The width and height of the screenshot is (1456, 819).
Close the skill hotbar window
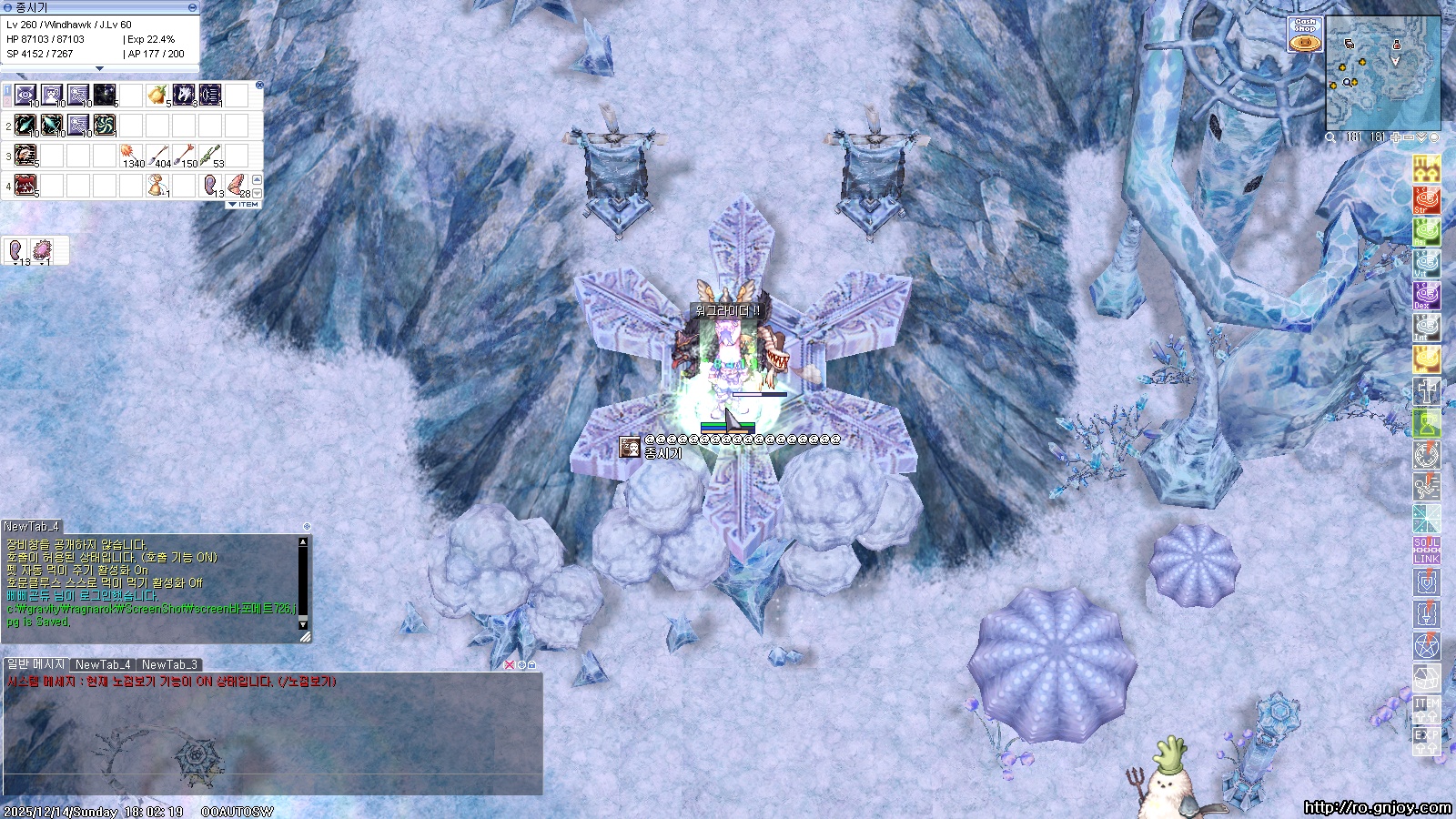[259, 86]
